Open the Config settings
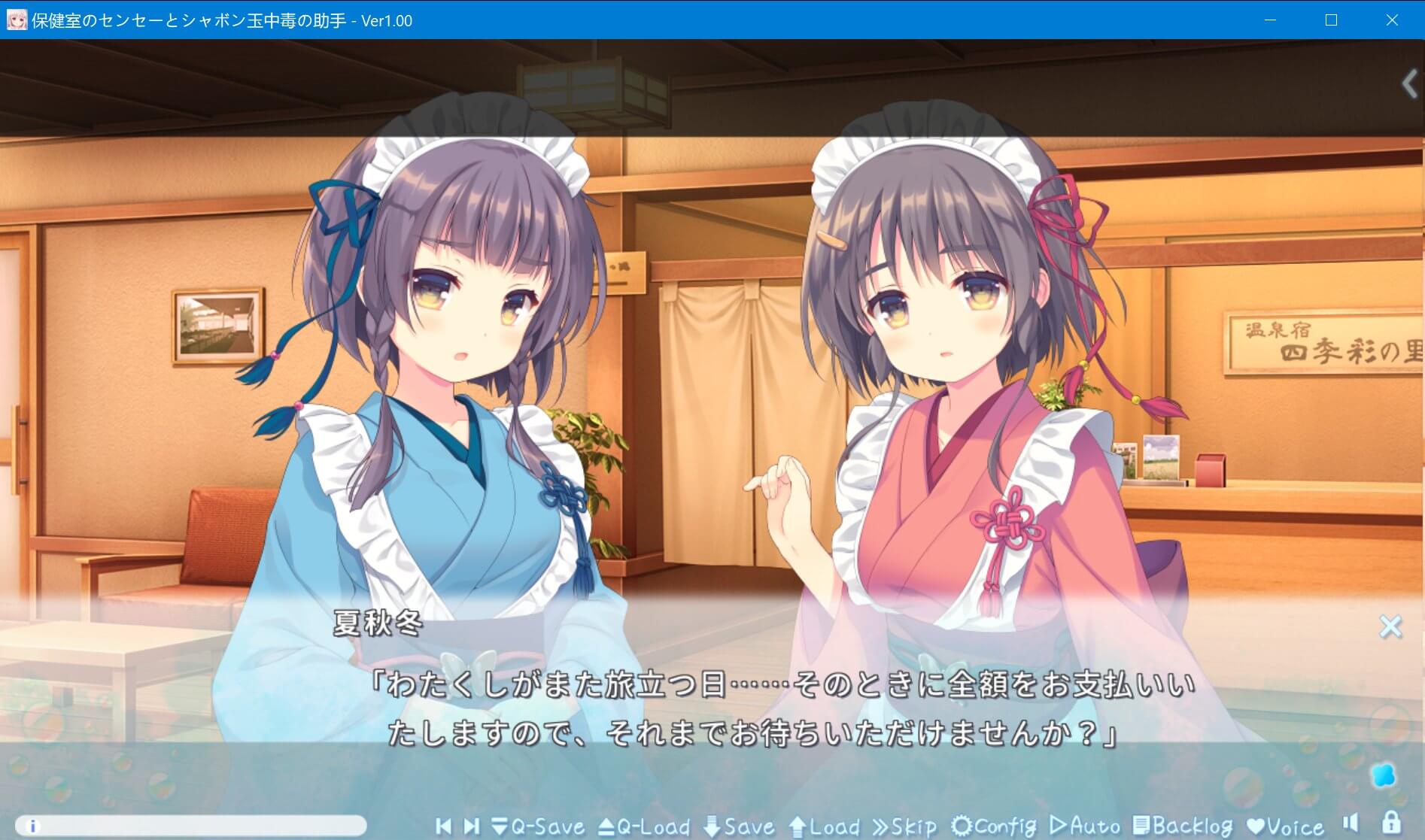 click(994, 826)
